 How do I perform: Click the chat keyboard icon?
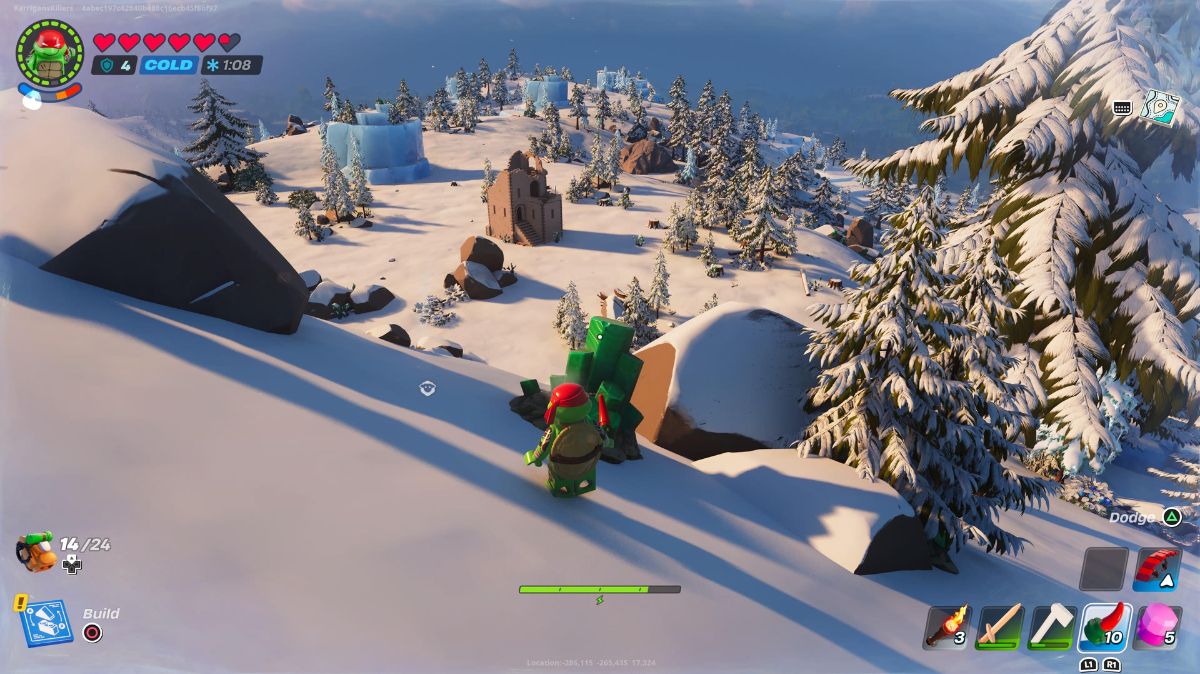tap(1122, 108)
